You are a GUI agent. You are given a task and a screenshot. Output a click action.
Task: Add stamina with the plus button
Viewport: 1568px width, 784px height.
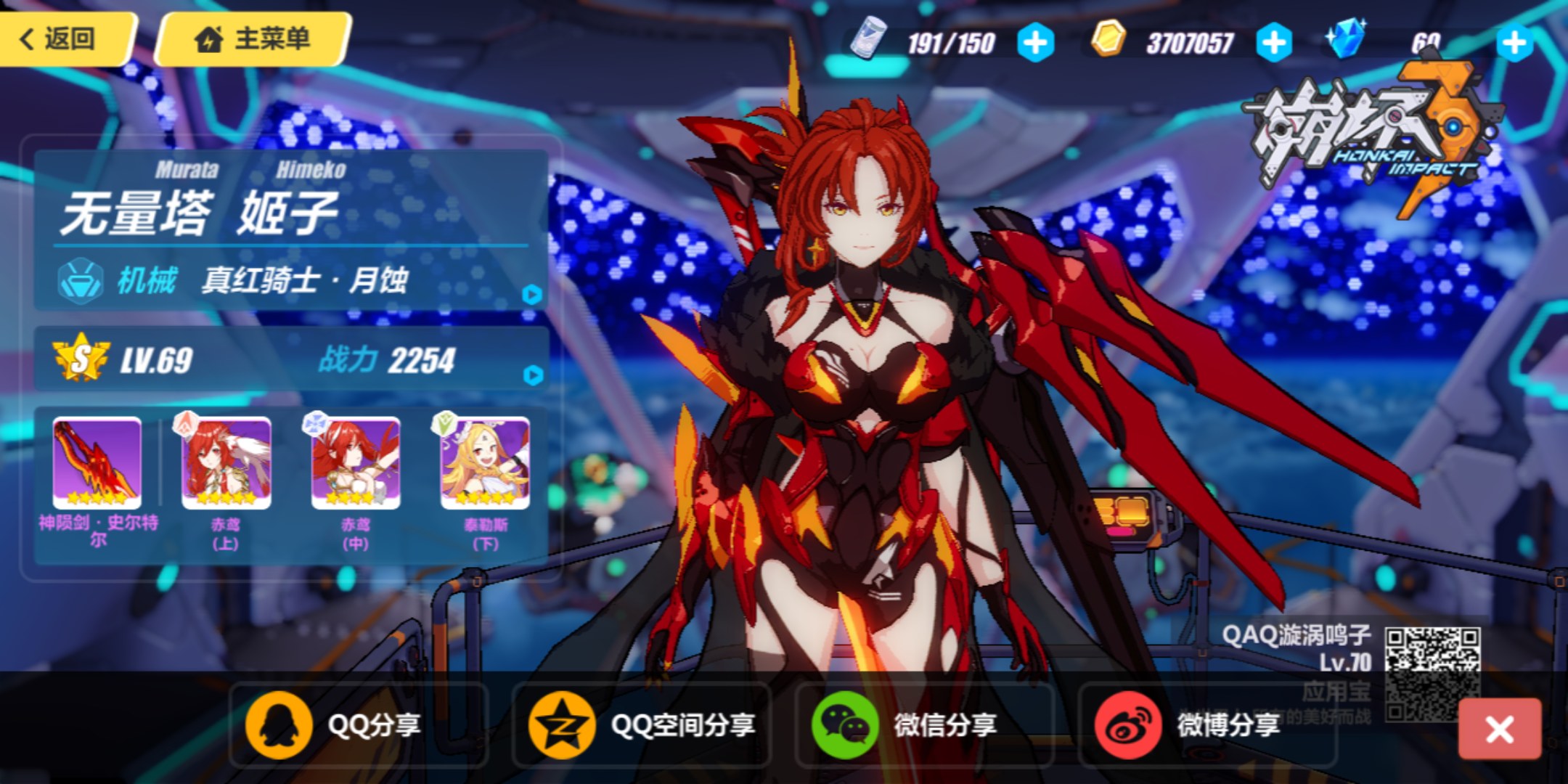1035,43
